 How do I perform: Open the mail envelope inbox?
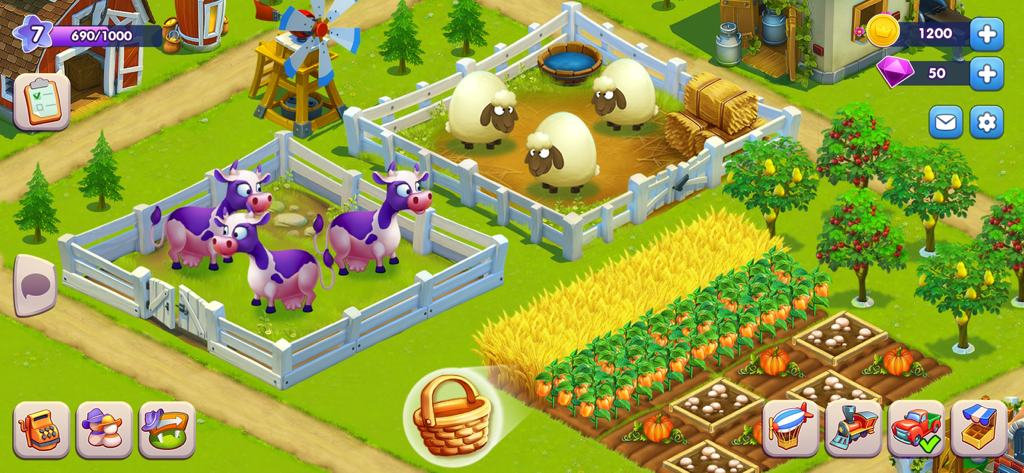945,122
